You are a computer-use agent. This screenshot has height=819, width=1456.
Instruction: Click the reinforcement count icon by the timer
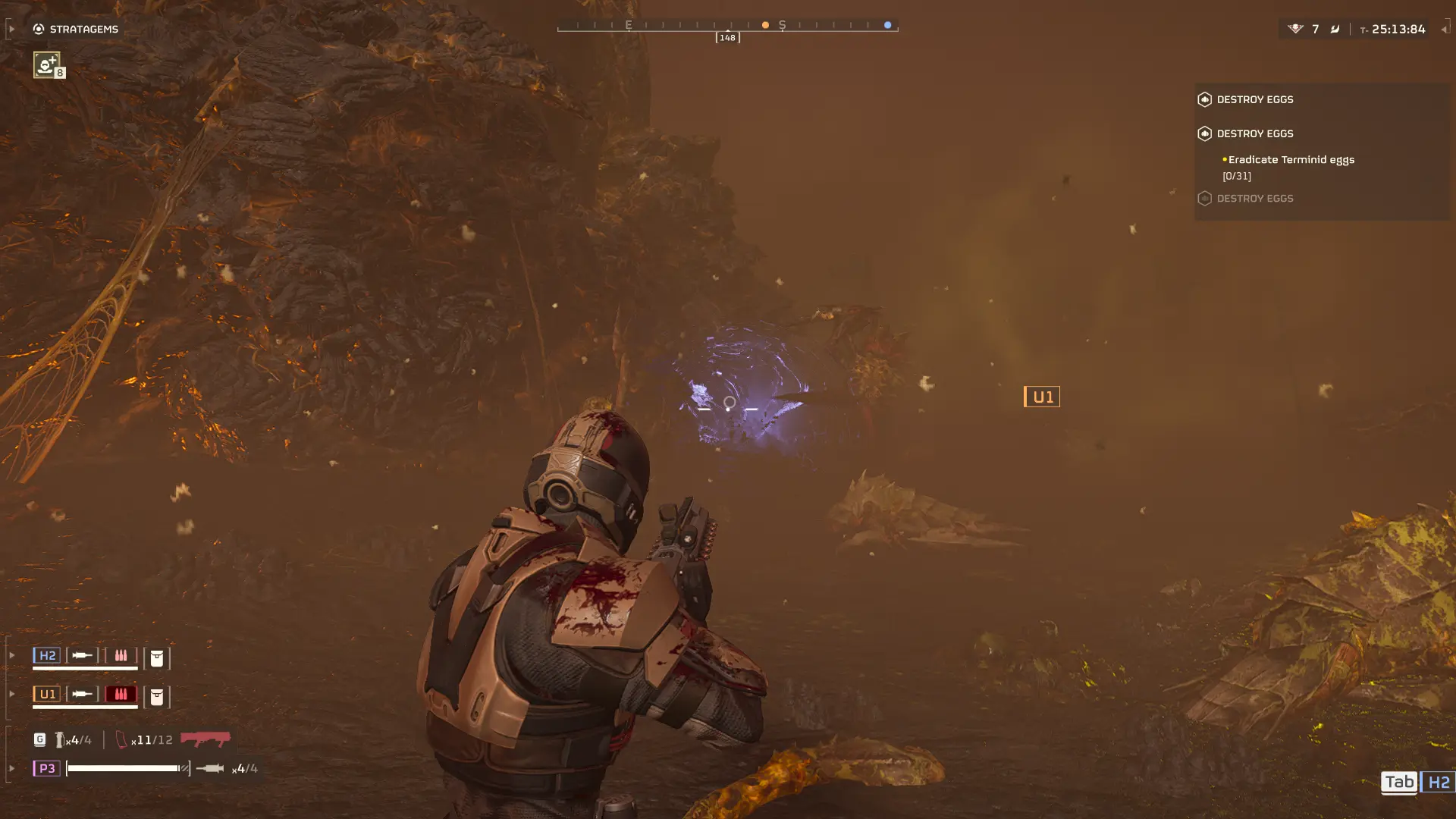(1295, 29)
